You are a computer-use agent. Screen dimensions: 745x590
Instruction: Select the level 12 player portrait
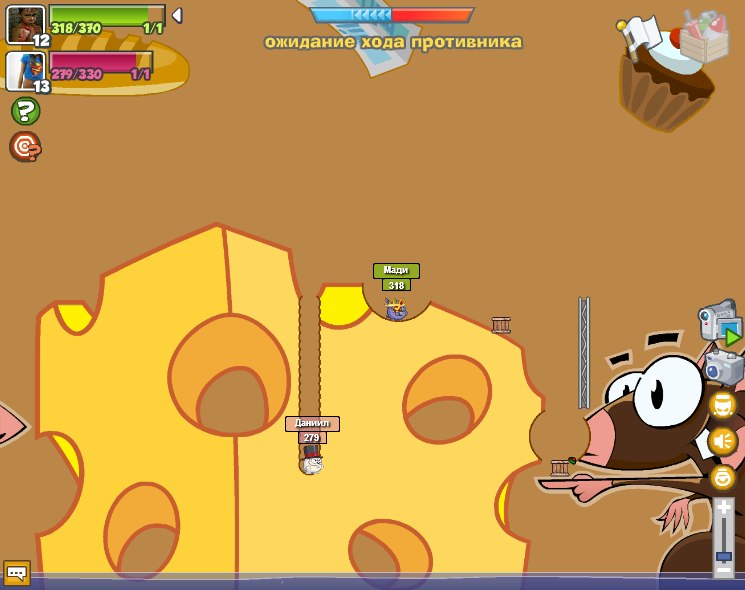tap(25, 25)
